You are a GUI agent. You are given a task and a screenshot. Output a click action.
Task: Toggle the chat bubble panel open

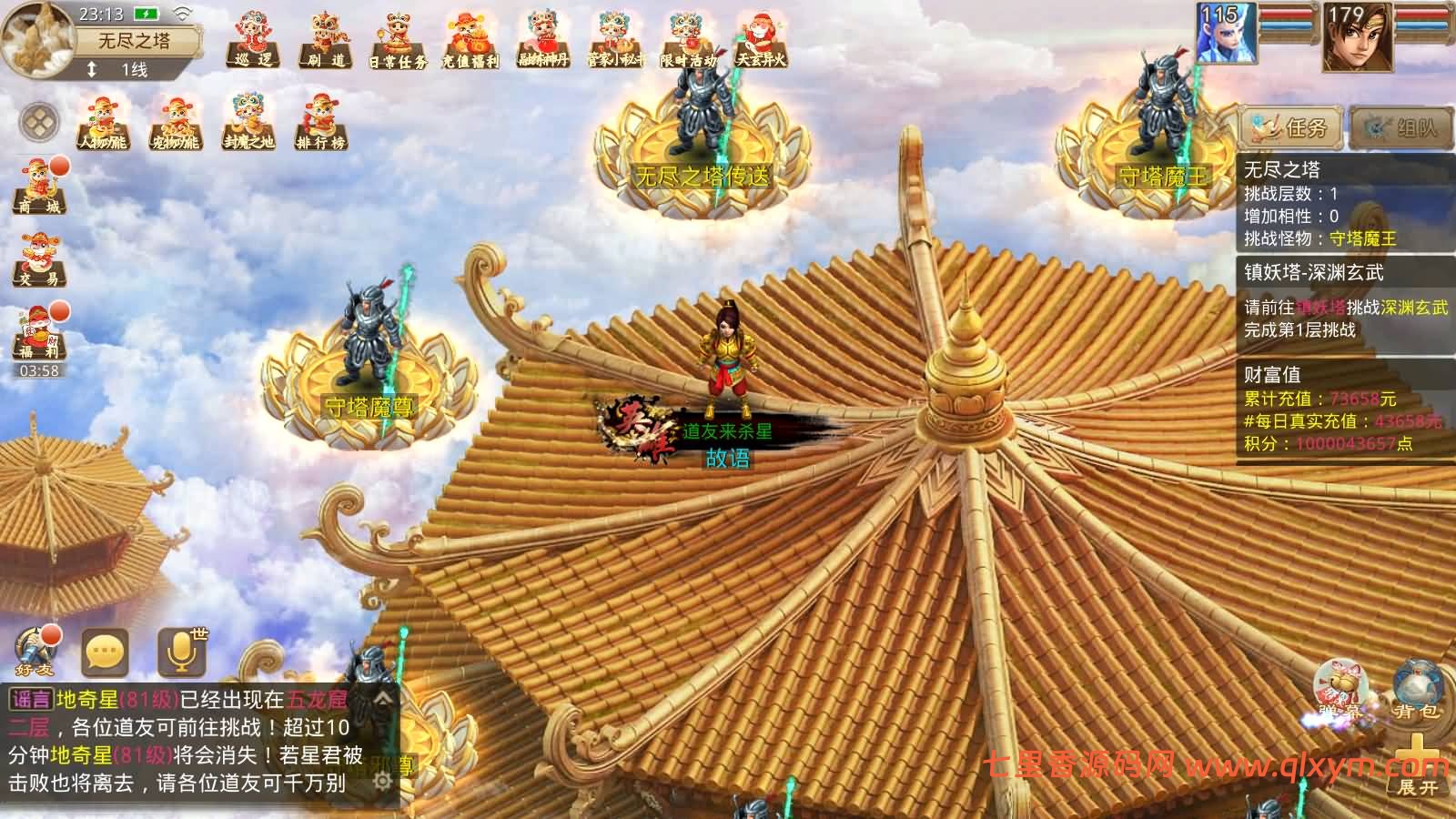click(103, 651)
